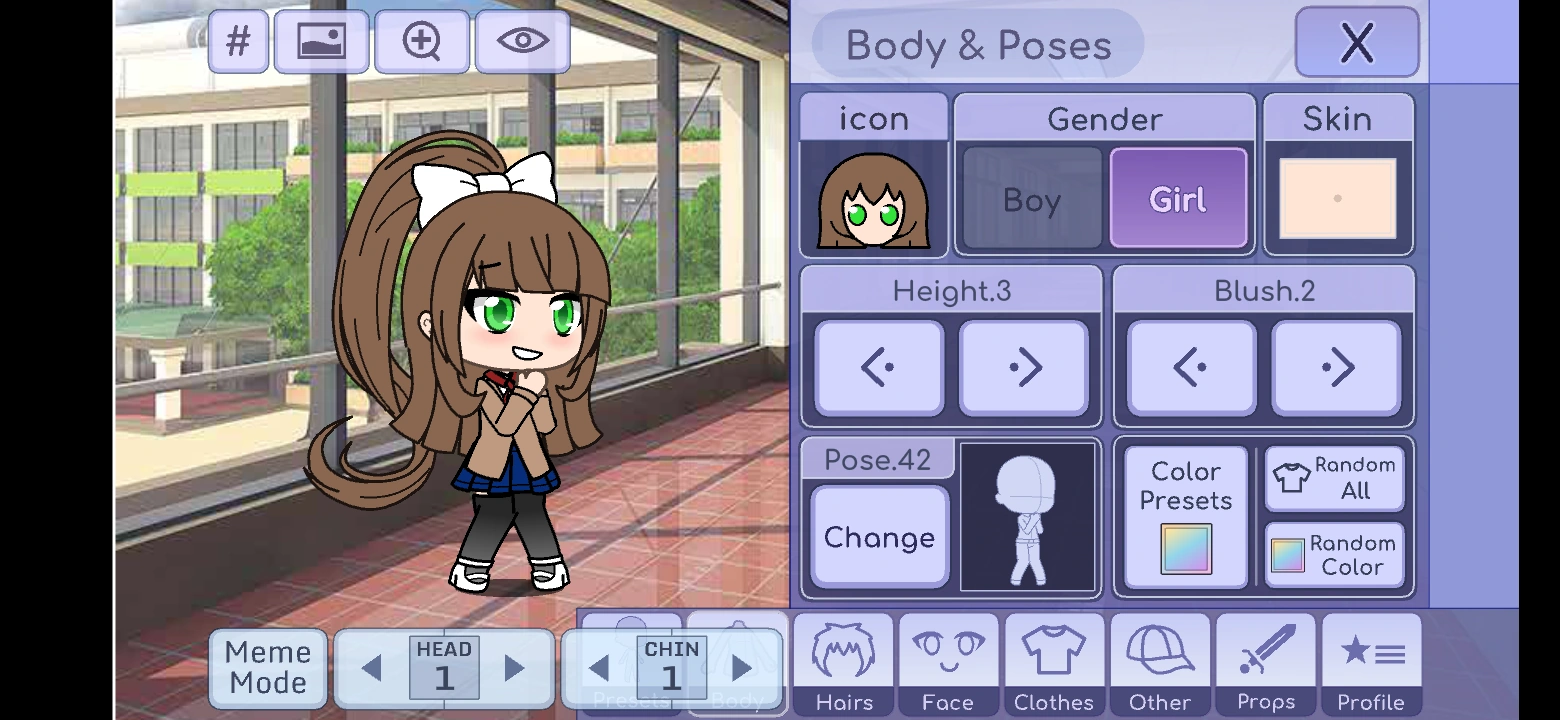Image resolution: width=1560 pixels, height=720 pixels.
Task: Open the background image selector icon
Action: (x=322, y=42)
